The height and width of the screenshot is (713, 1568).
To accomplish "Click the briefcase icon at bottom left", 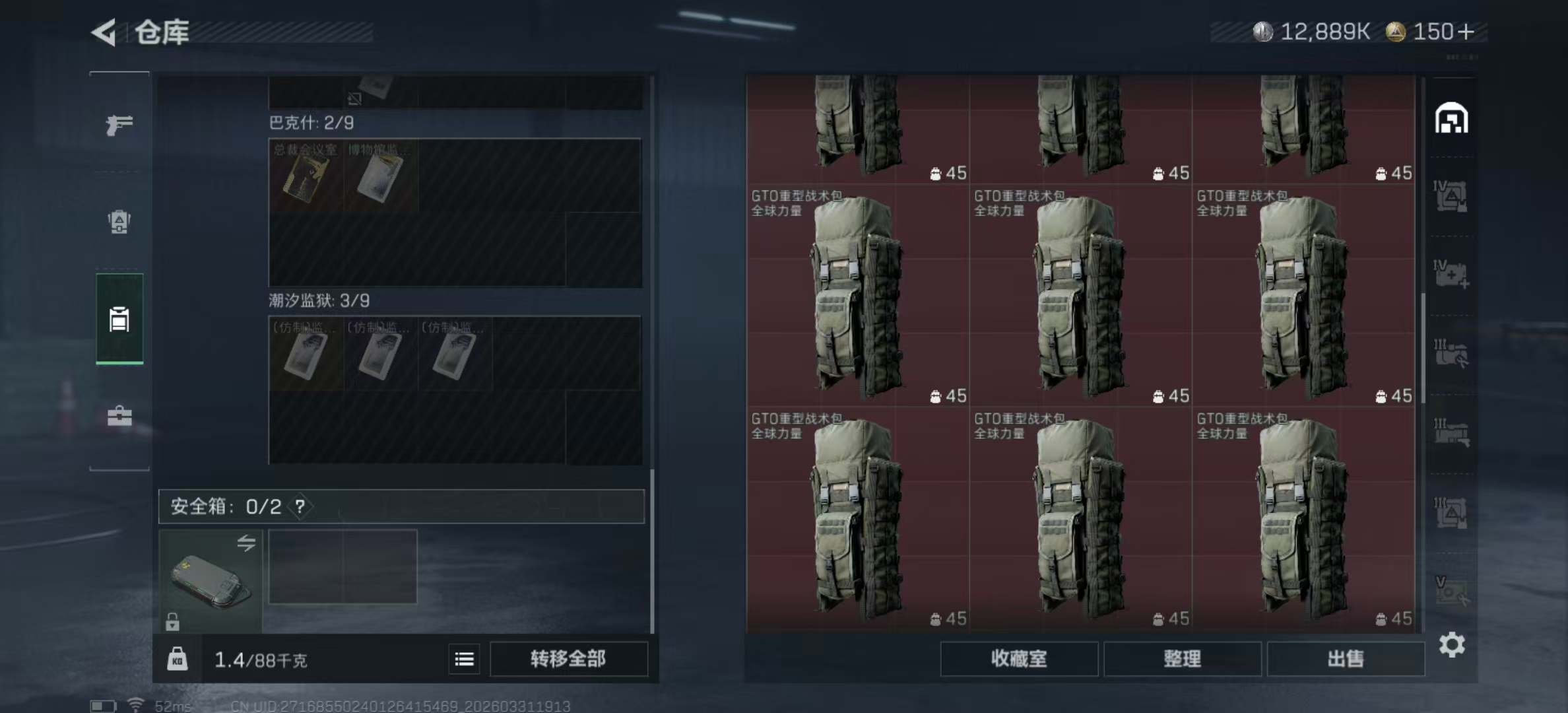I will (119, 417).
